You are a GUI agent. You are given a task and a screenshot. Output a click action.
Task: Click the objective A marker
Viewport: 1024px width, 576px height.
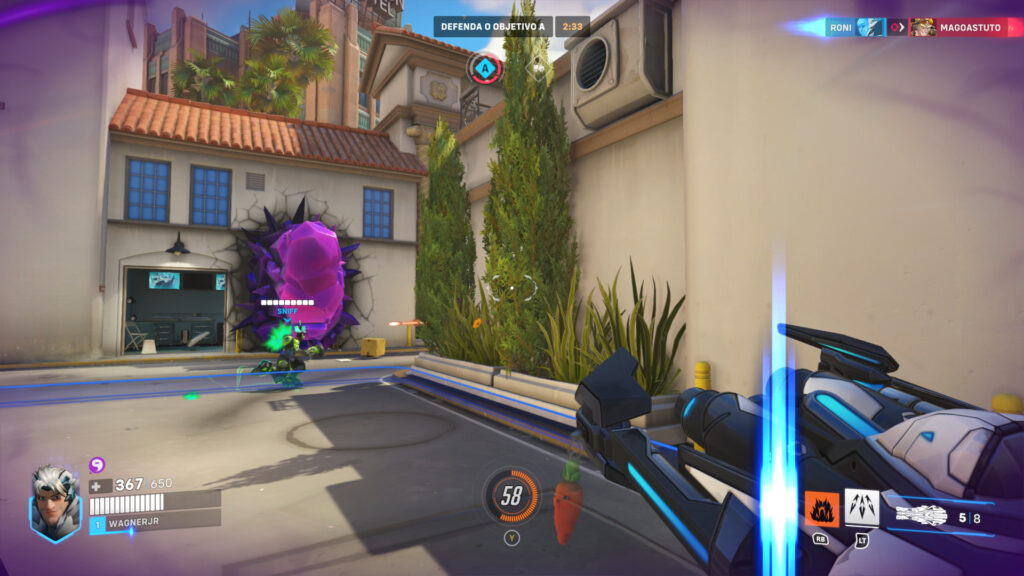(485, 68)
